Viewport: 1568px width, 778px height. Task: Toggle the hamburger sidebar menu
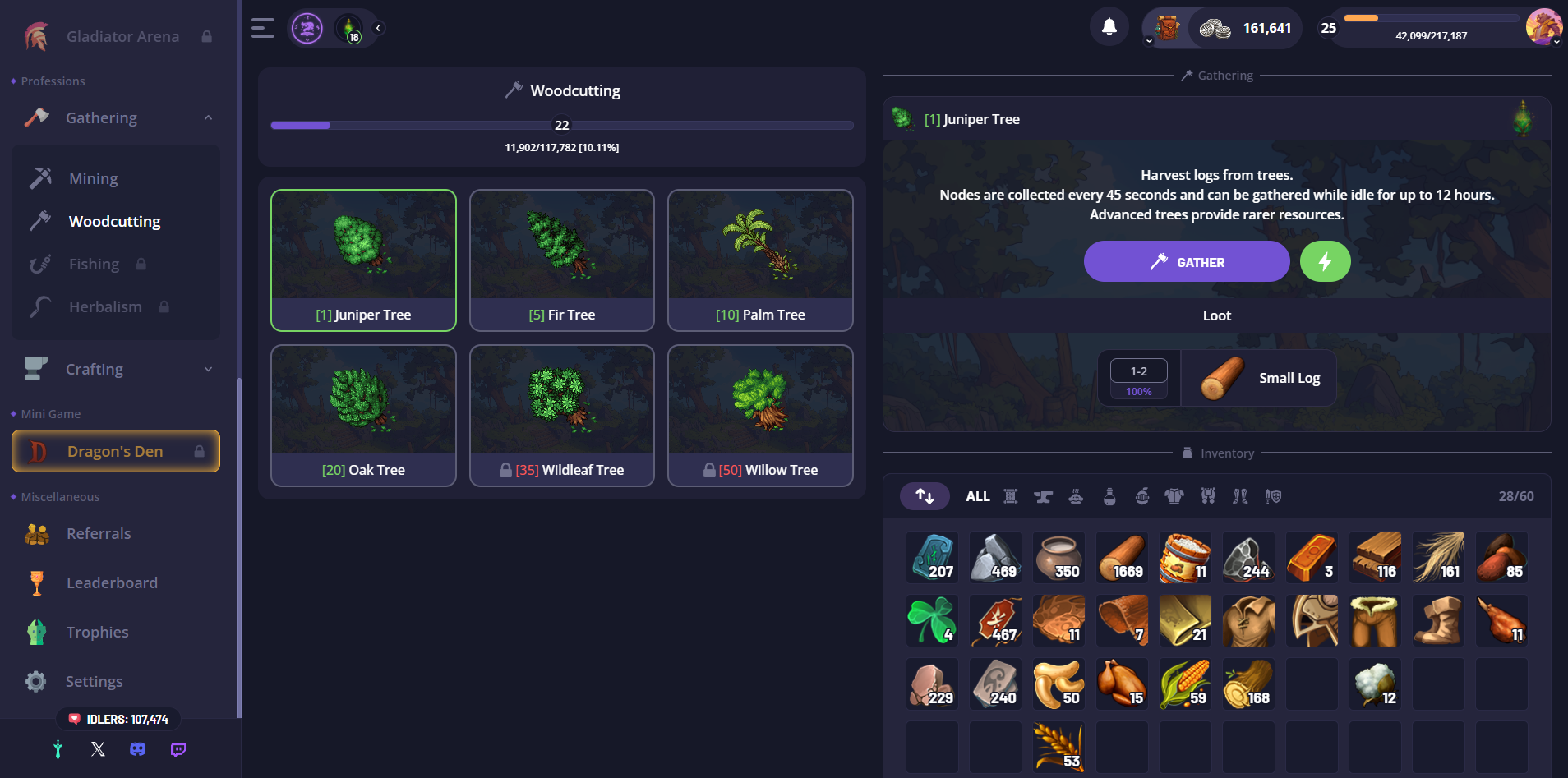(x=263, y=28)
